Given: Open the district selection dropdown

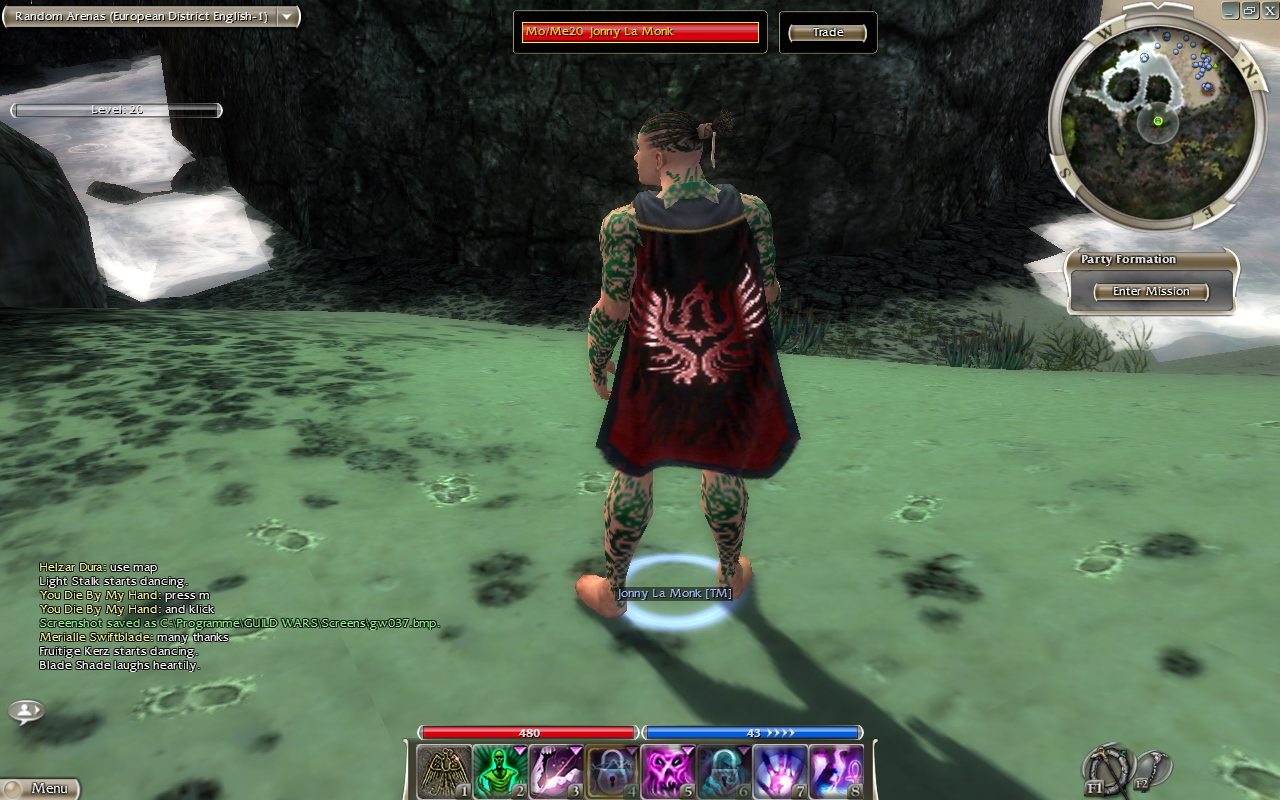Looking at the screenshot, I should 287,16.
